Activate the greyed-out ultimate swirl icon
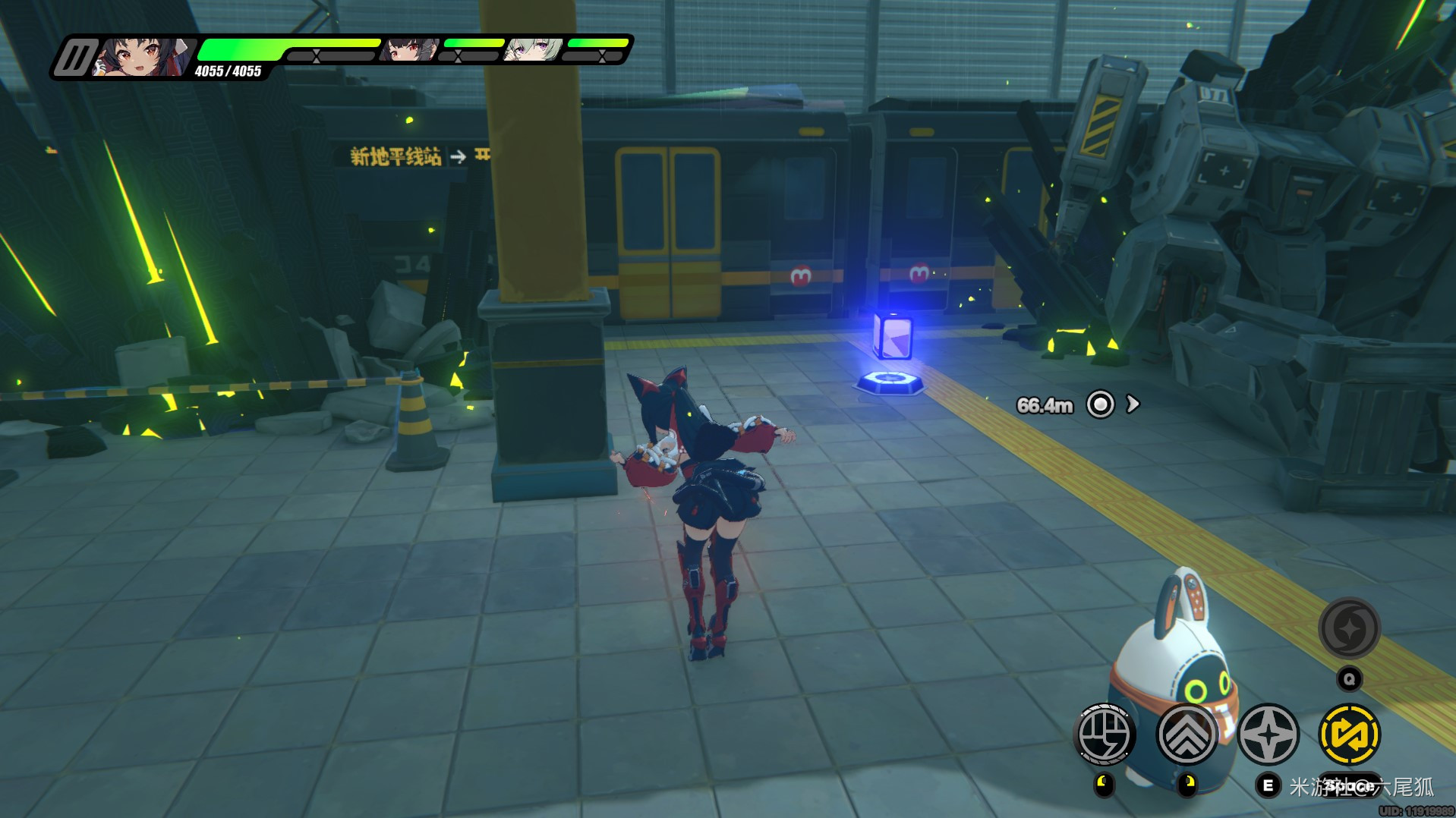1456x818 pixels. coord(1349,628)
